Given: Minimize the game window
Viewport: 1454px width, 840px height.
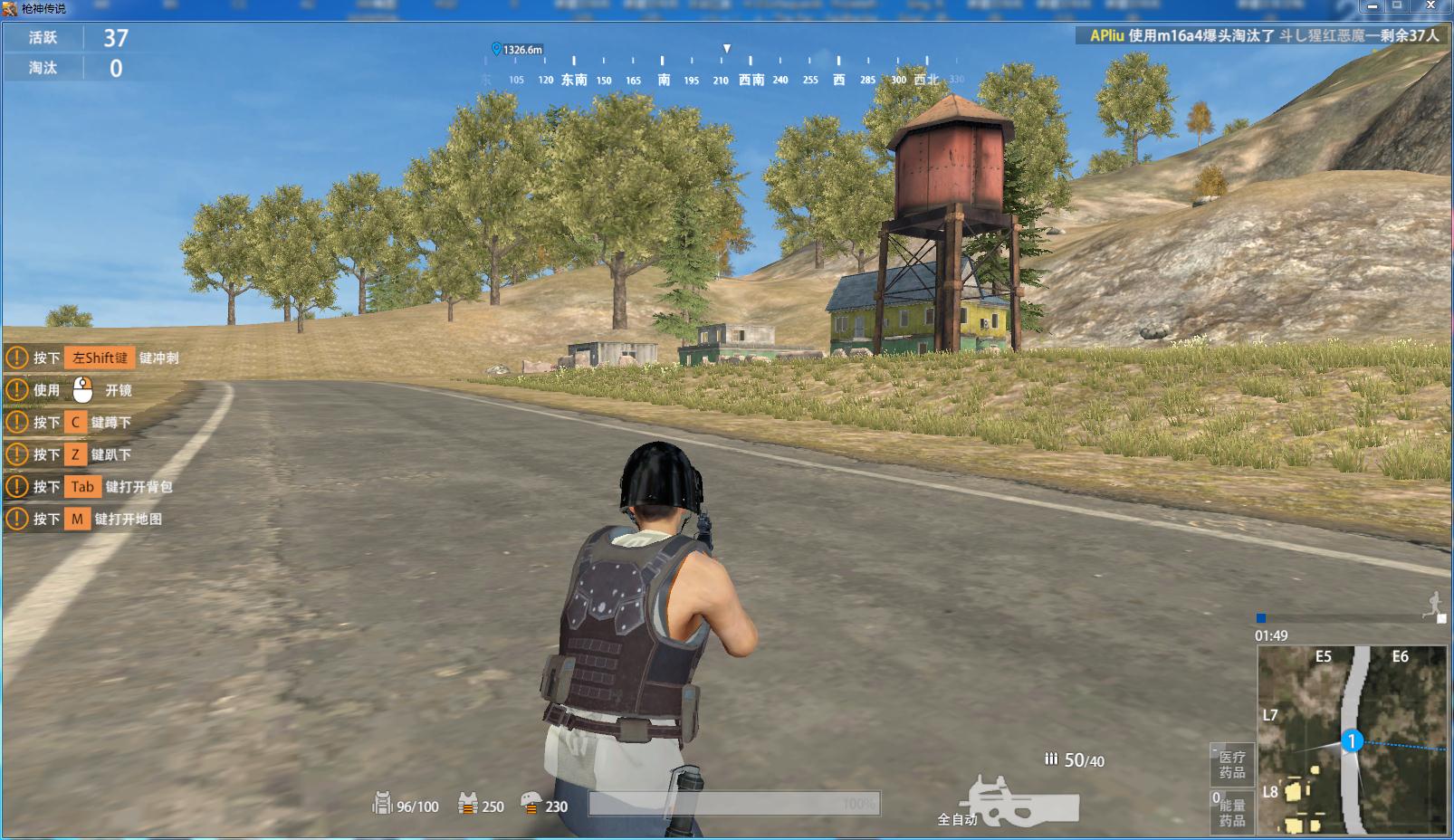Looking at the screenshot, I should coord(1373,6).
